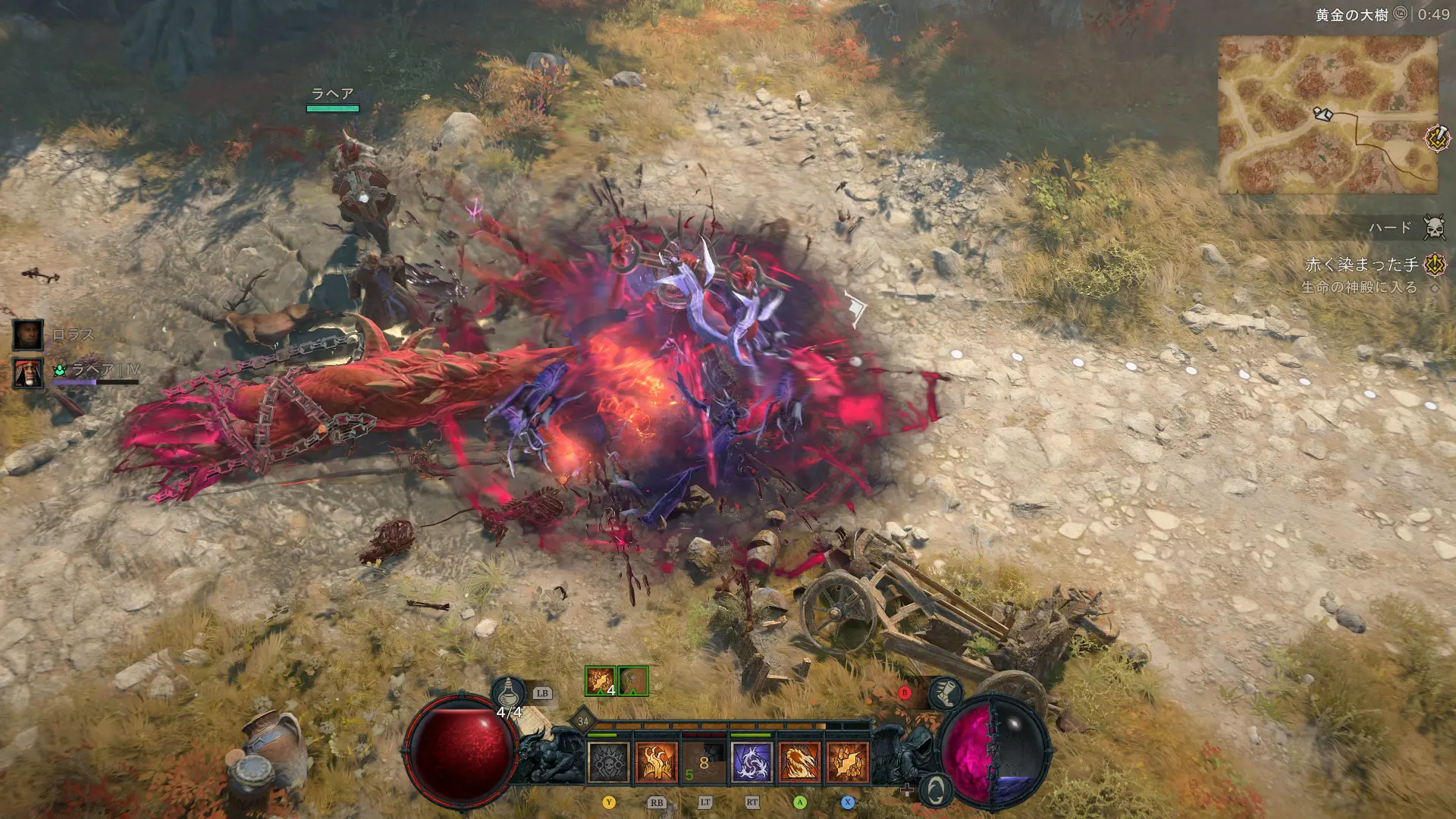1456x819 pixels.
Task: Open the minimap of the area
Action: point(1327,114)
